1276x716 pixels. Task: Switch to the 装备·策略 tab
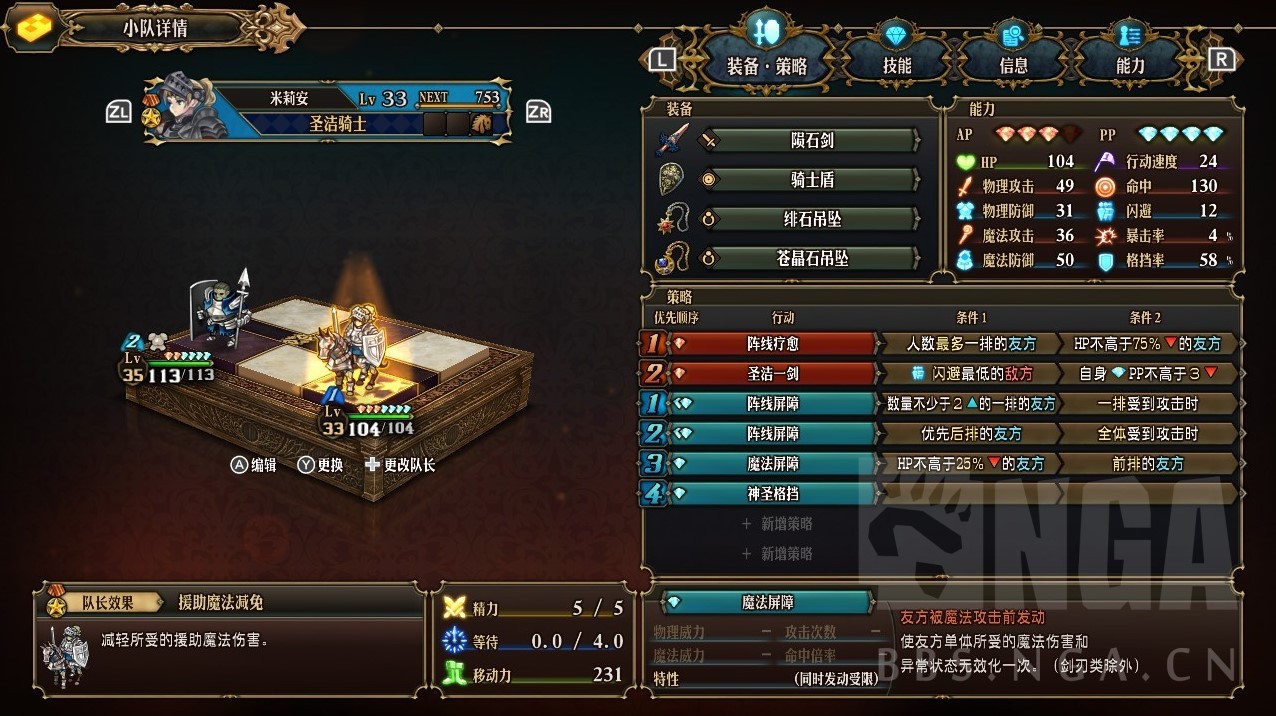(x=766, y=66)
